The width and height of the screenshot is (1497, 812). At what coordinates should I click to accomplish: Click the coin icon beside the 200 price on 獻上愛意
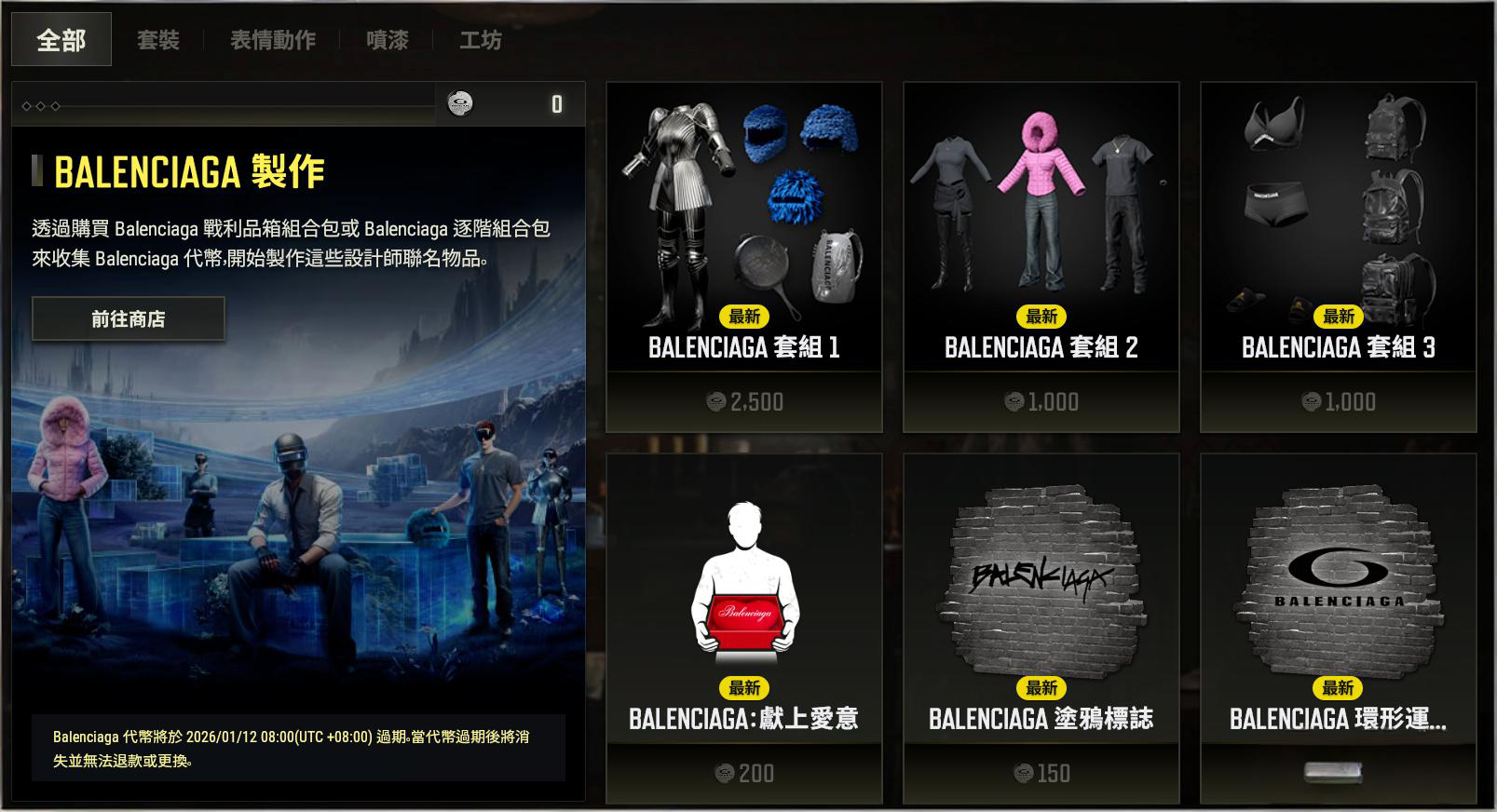725,773
